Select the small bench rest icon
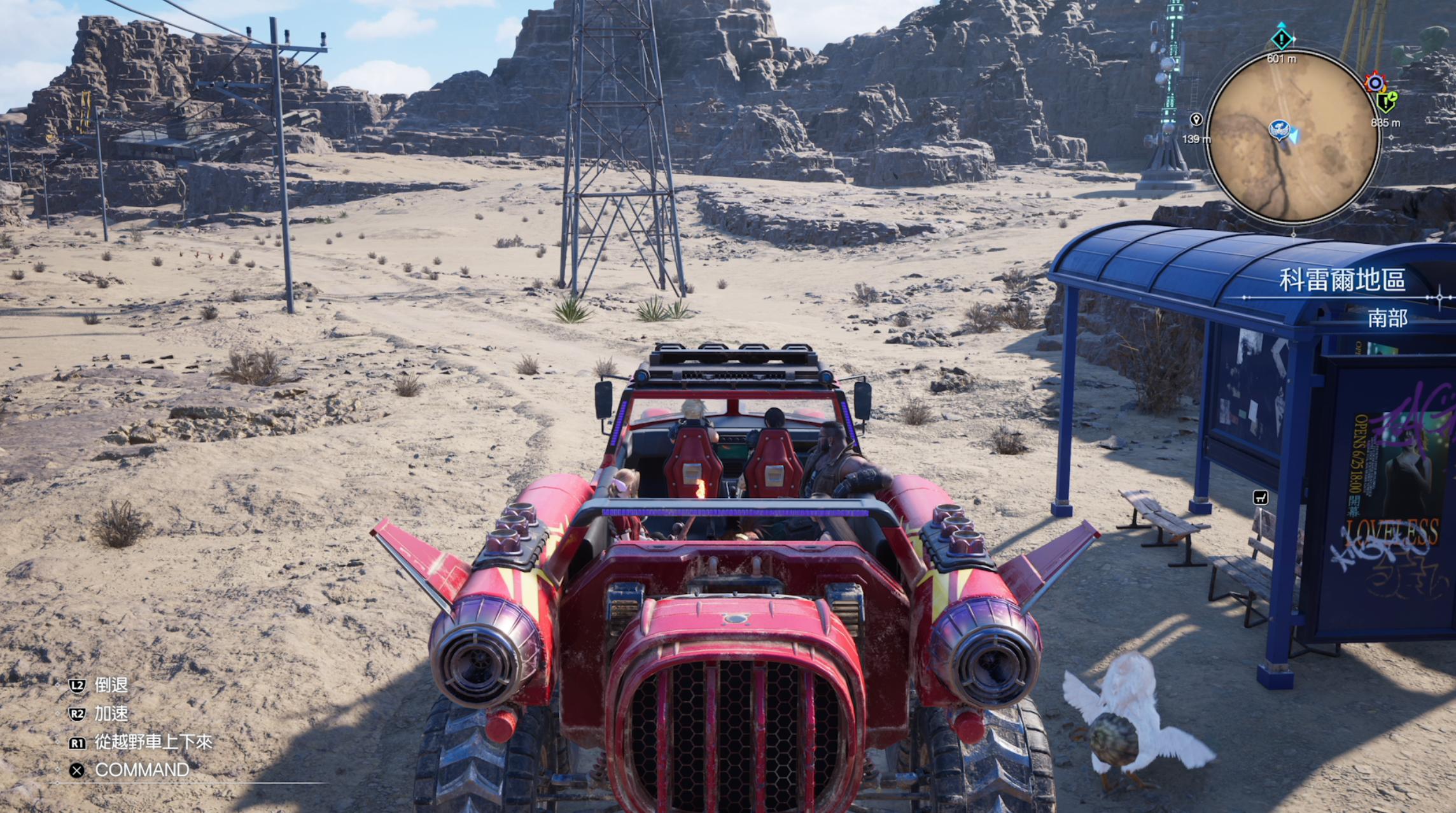 pyautogui.click(x=1260, y=497)
